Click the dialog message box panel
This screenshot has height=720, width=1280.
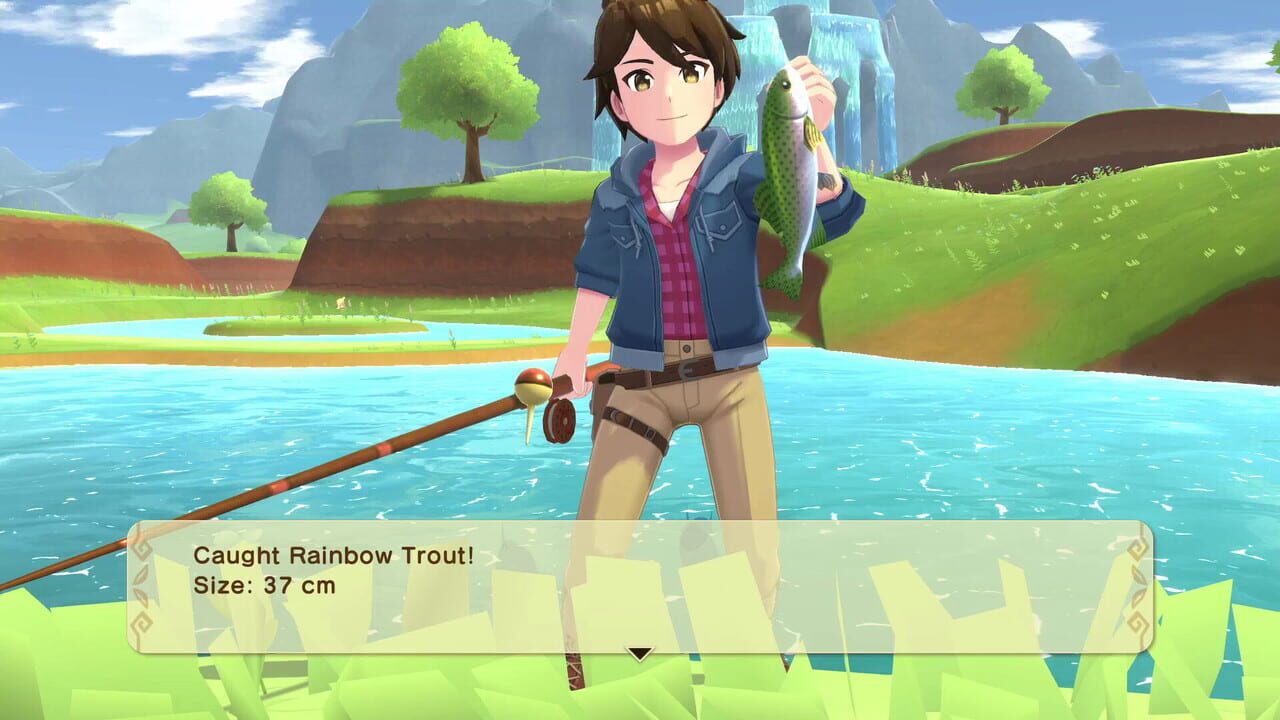click(640, 580)
